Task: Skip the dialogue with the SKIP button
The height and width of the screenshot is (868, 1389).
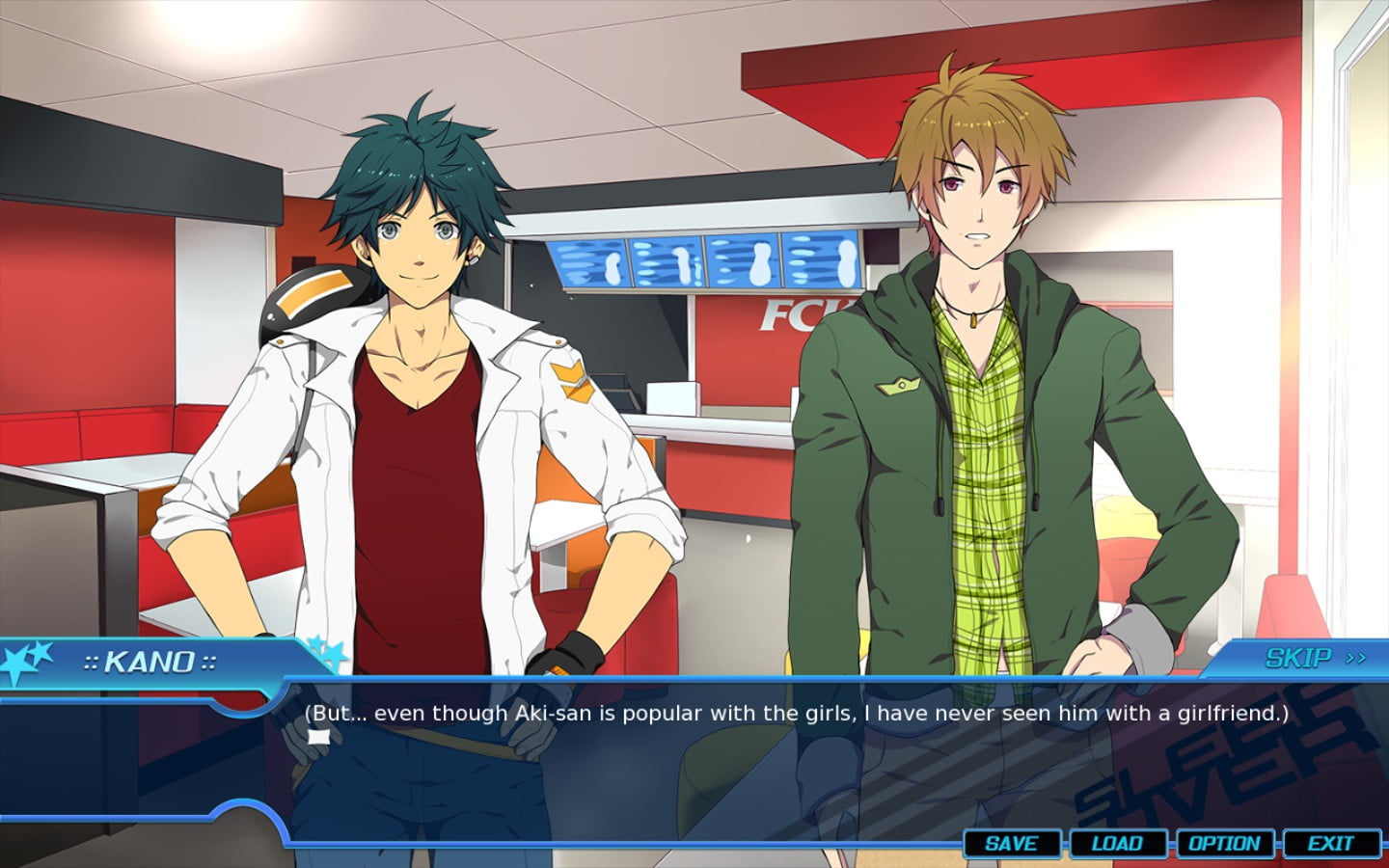Action: coord(1314,658)
